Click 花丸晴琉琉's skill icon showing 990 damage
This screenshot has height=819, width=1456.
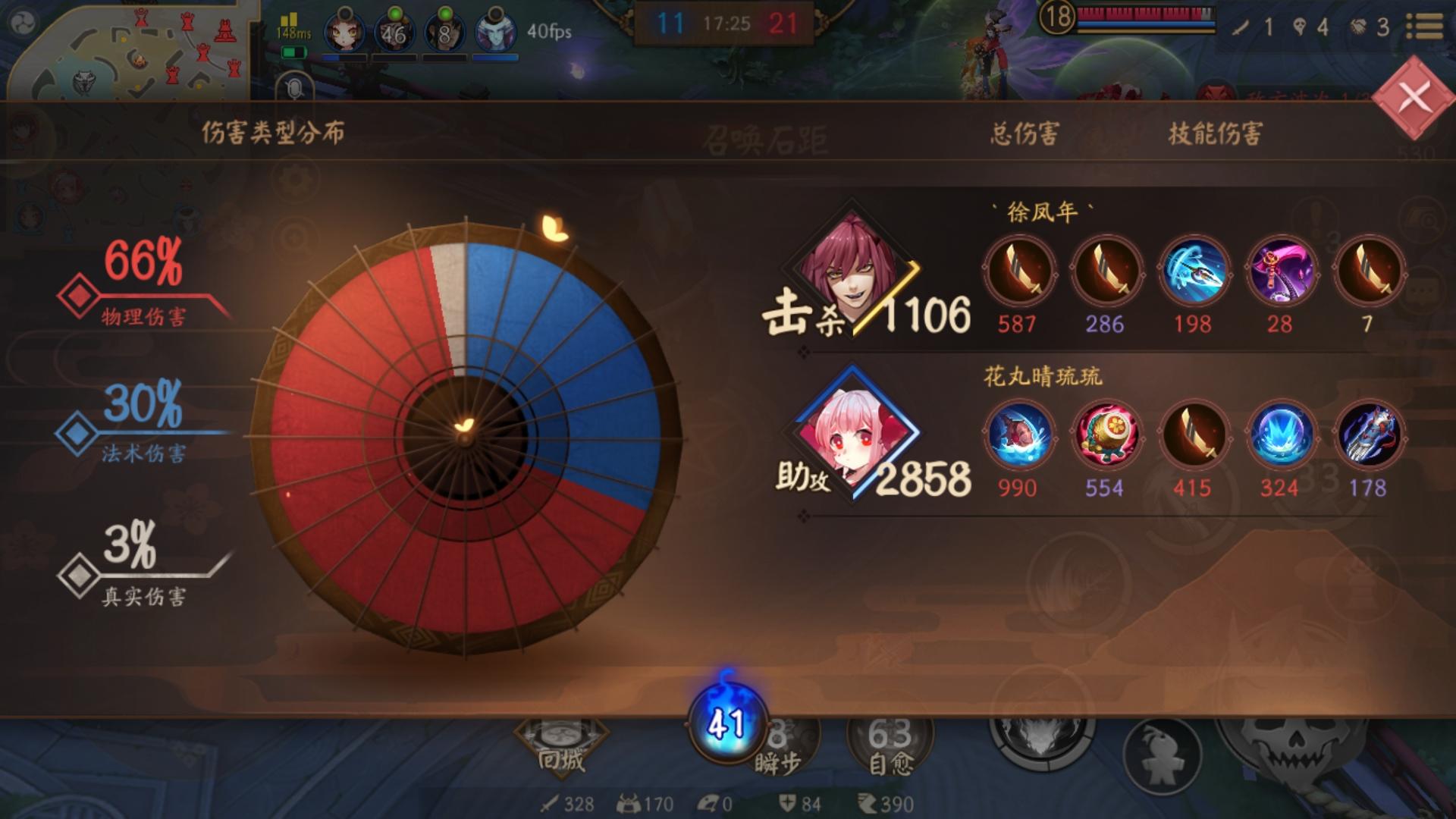click(1019, 433)
